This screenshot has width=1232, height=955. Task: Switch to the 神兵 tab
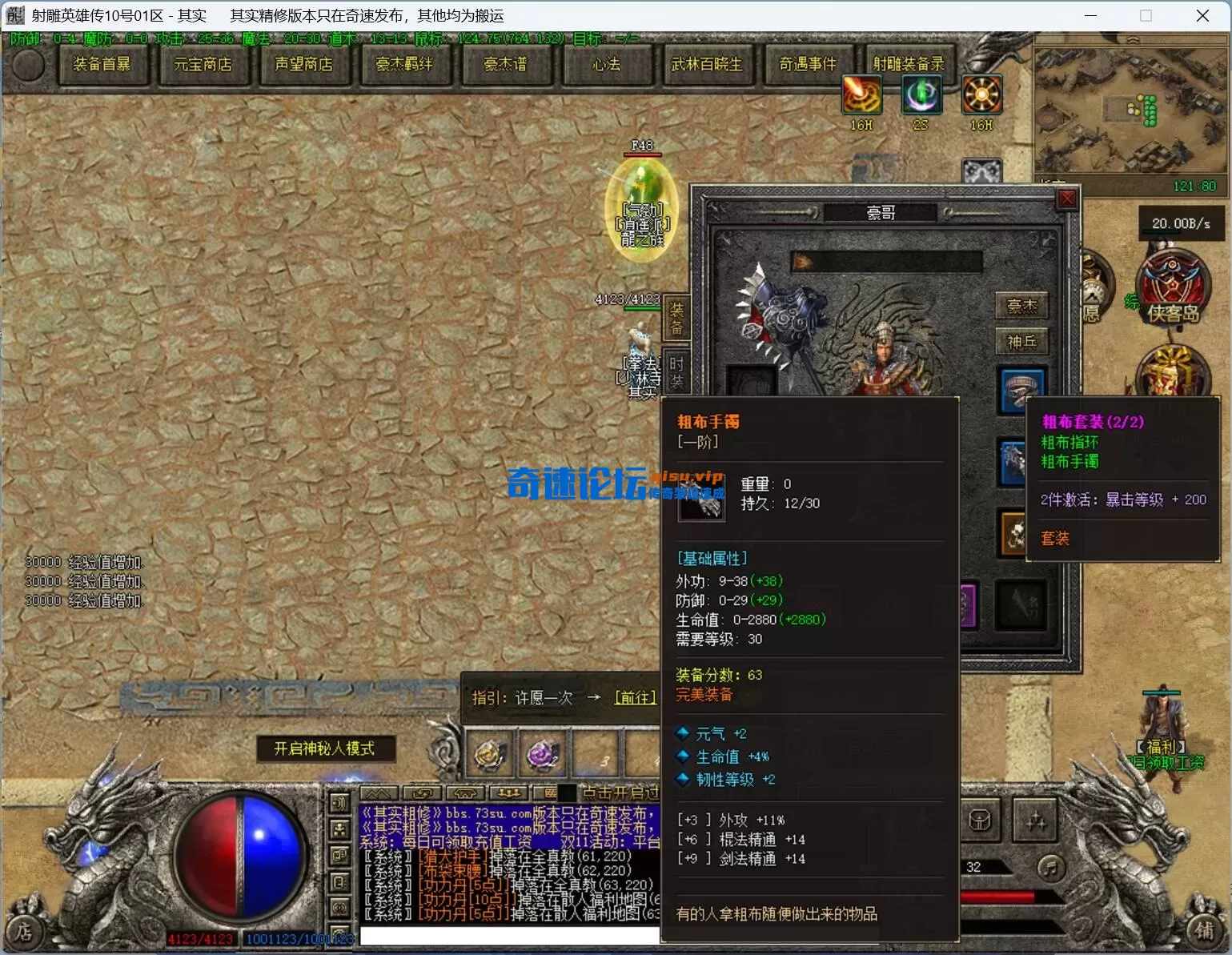pos(1021,343)
